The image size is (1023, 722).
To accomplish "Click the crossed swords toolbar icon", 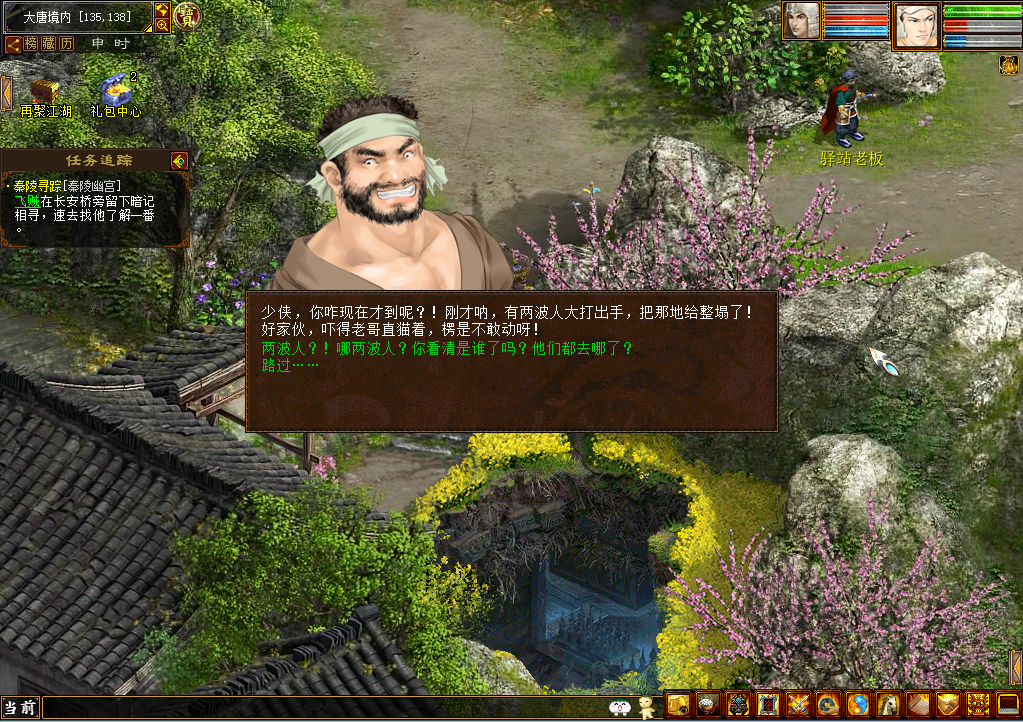I will [x=798, y=705].
